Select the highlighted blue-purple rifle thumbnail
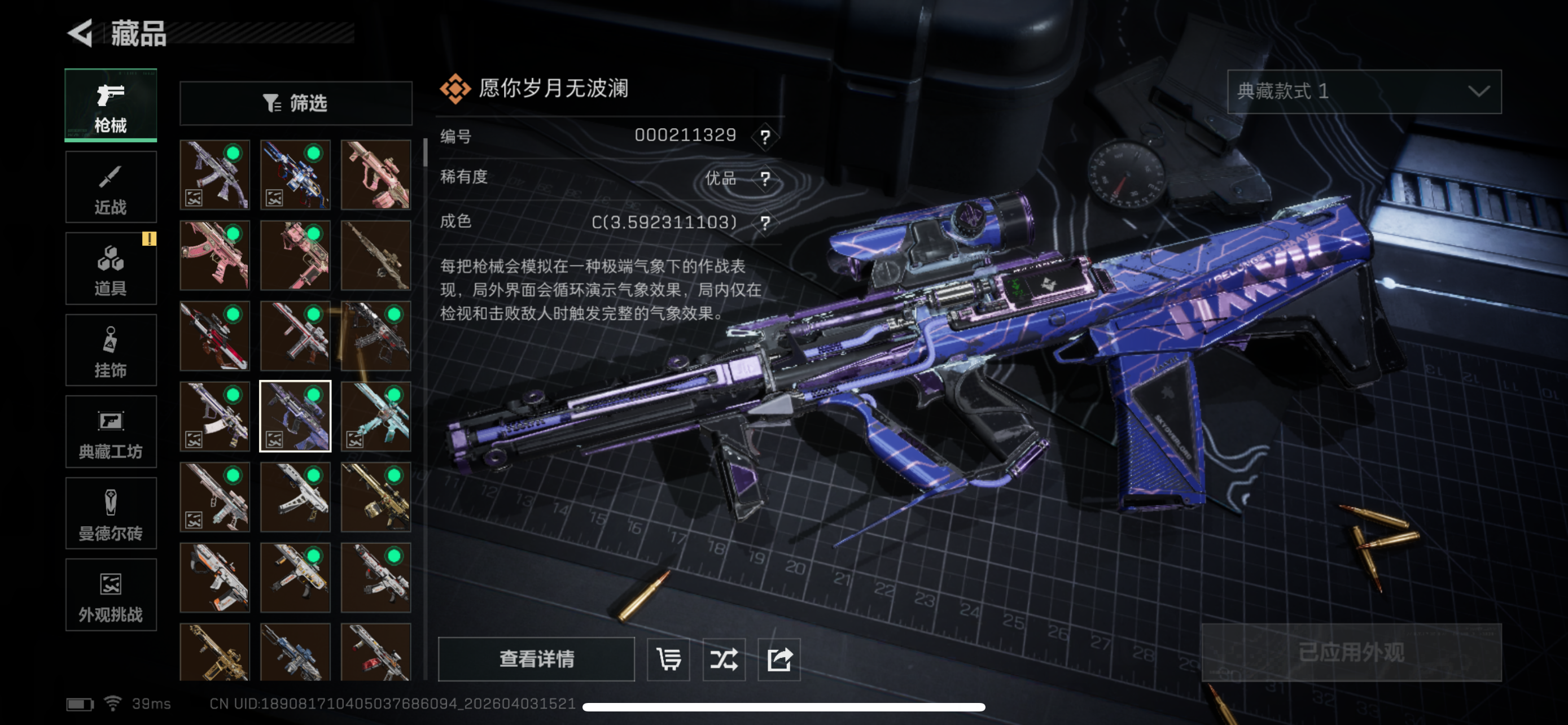 pyautogui.click(x=295, y=416)
